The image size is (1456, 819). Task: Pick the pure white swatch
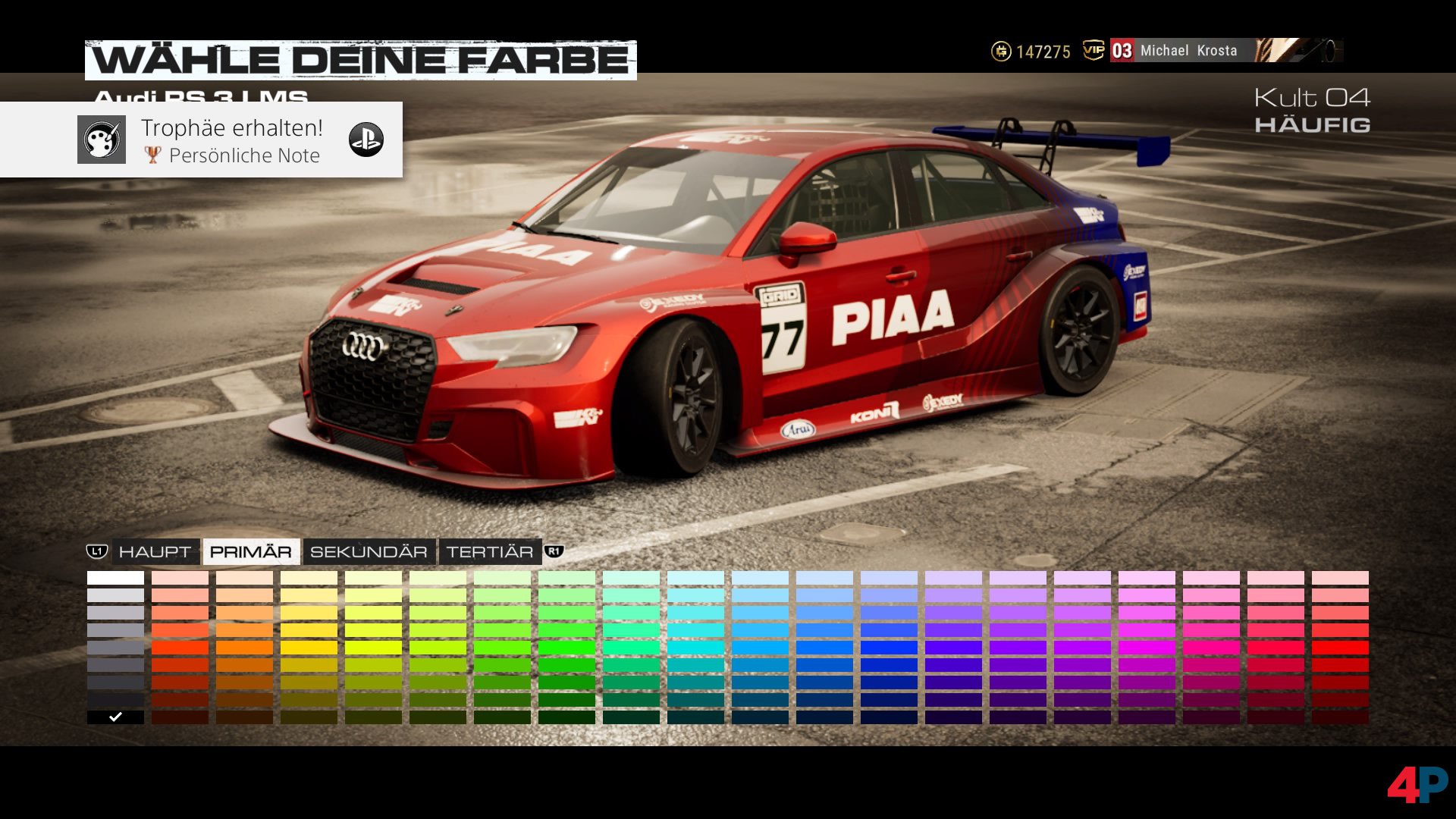(x=115, y=578)
